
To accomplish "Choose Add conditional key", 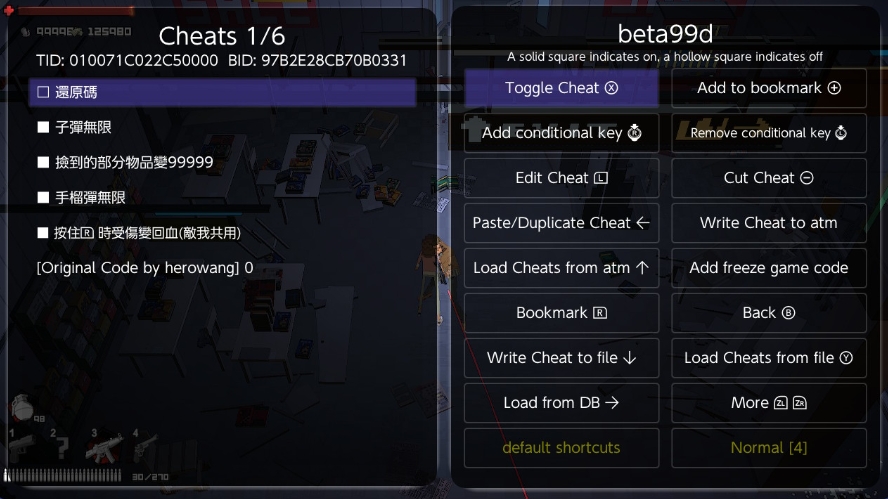I will tap(561, 133).
